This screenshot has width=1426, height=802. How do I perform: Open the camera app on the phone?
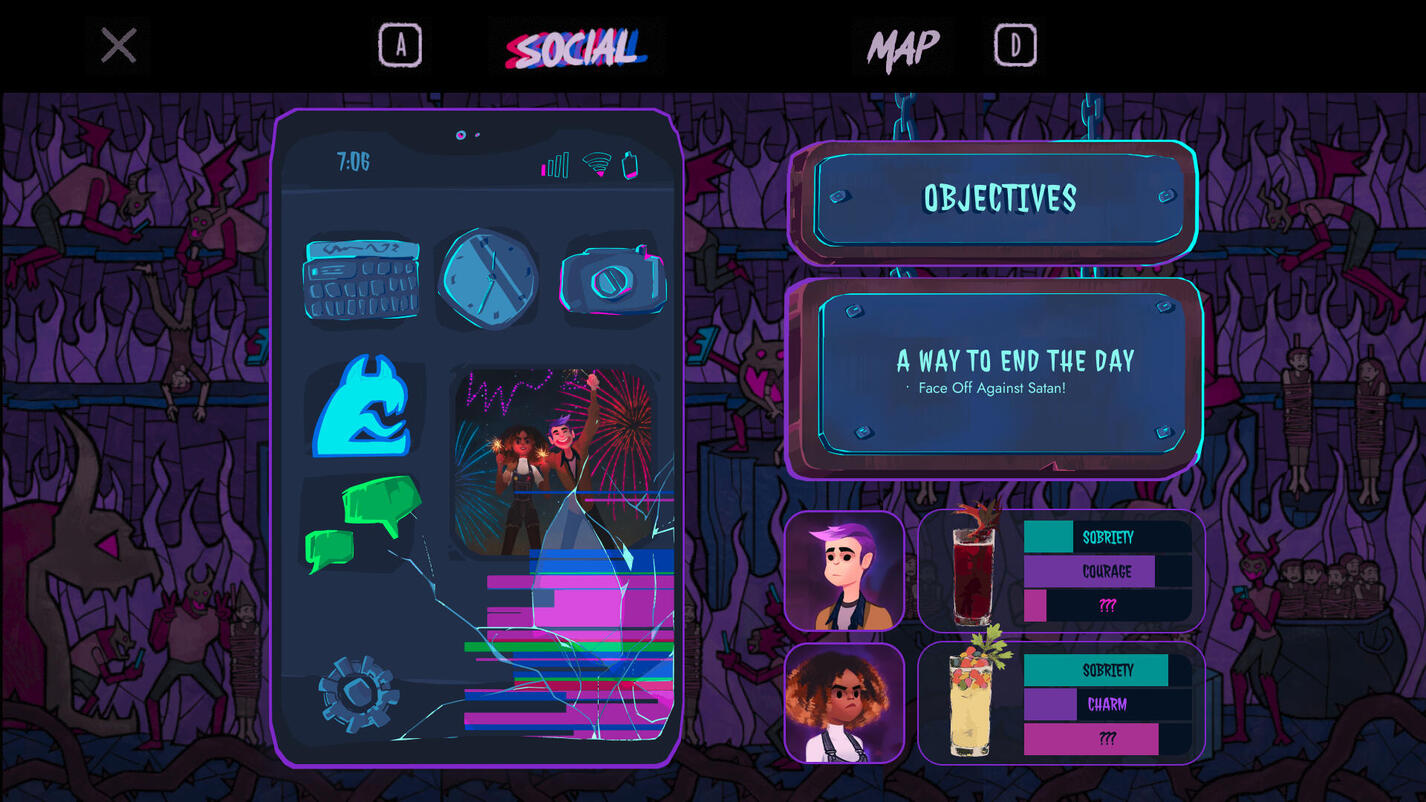(x=613, y=277)
